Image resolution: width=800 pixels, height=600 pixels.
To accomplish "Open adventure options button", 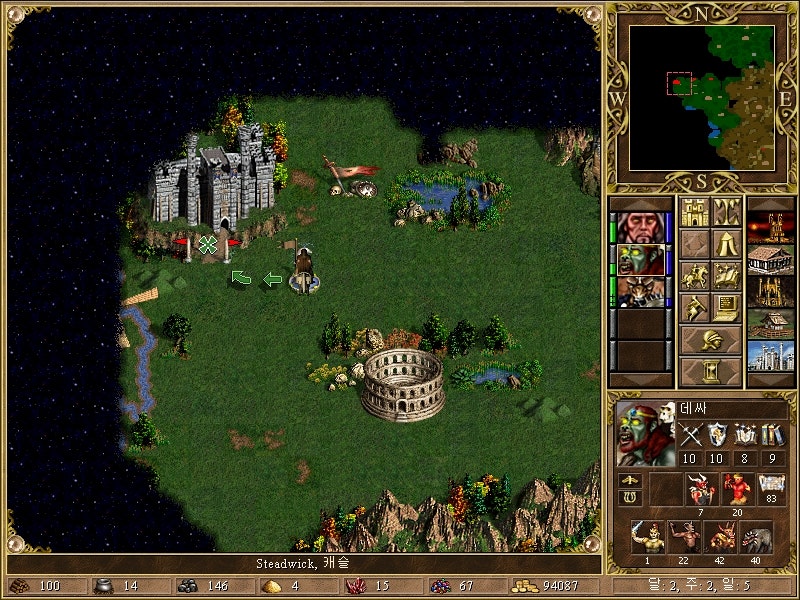I will tap(694, 307).
